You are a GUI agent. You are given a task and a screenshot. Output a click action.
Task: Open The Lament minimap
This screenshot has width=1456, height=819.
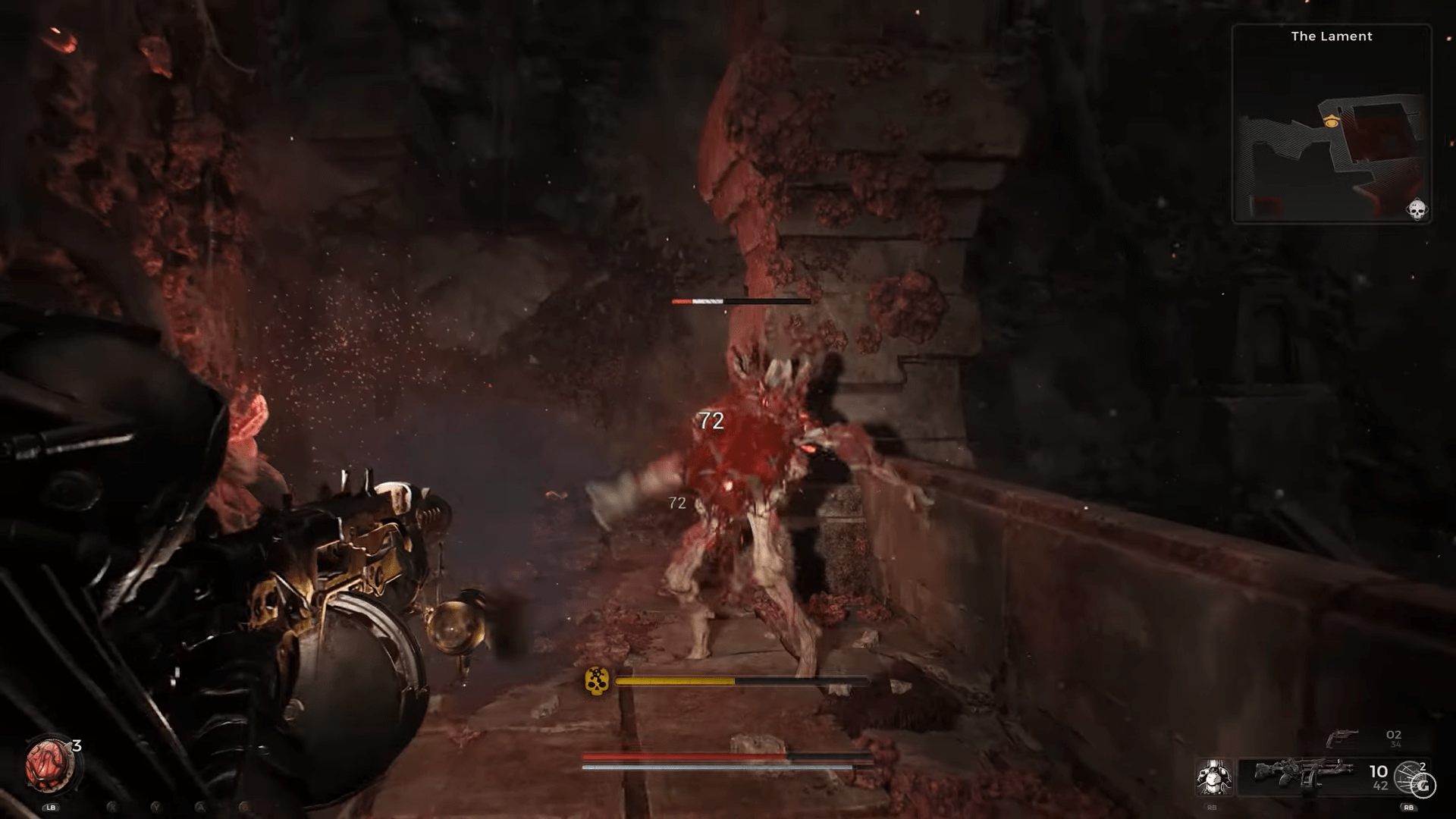click(1331, 124)
